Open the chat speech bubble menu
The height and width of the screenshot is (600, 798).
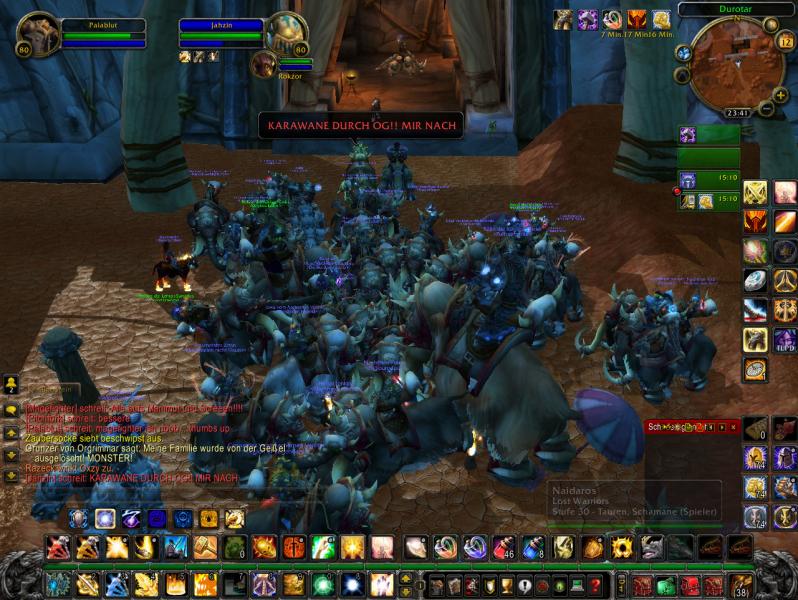click(11, 410)
